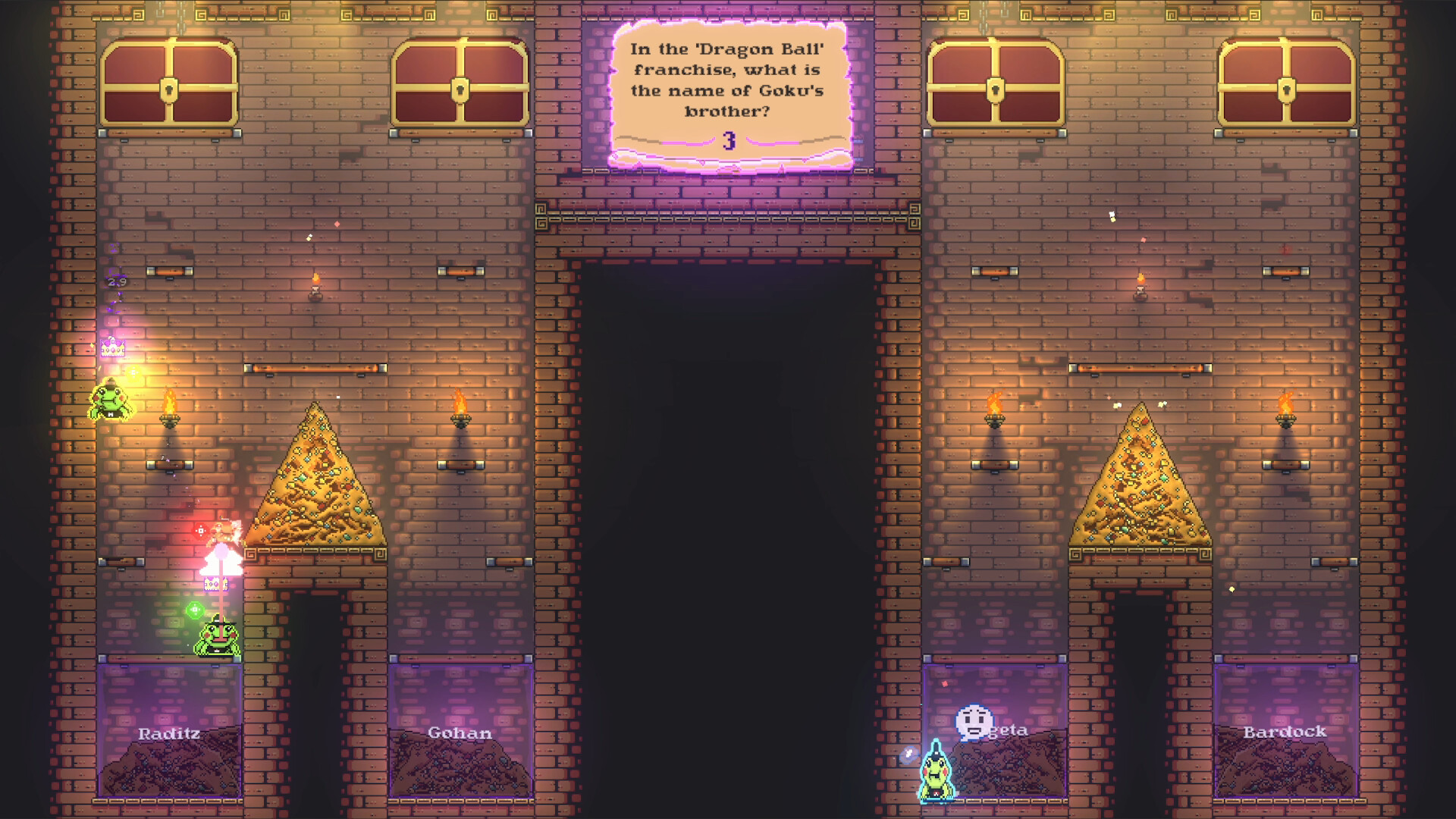Click the small crown icon on the left ledge
The width and height of the screenshot is (1456, 819).
(111, 347)
